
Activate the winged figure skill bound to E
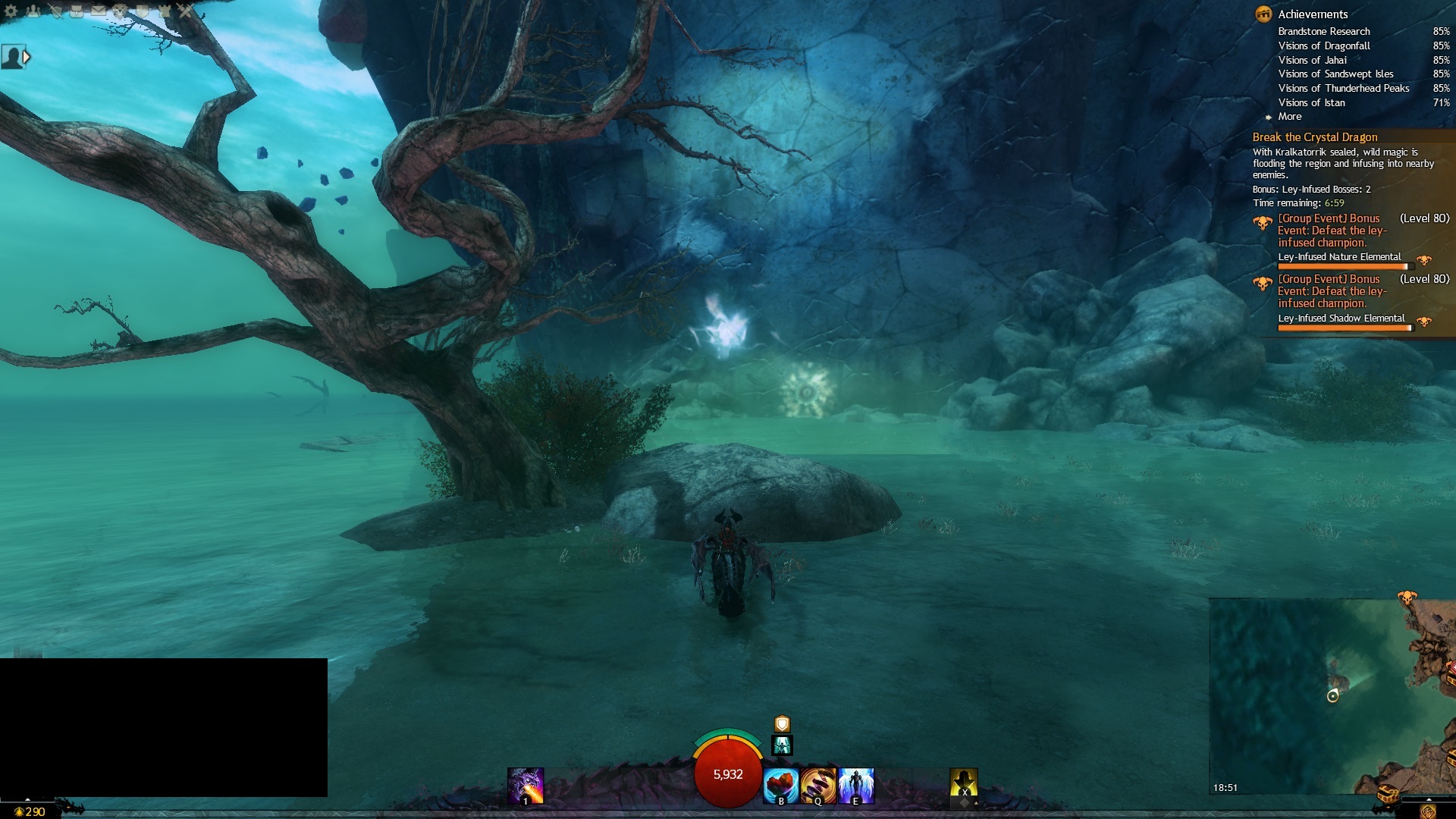pyautogui.click(x=856, y=786)
